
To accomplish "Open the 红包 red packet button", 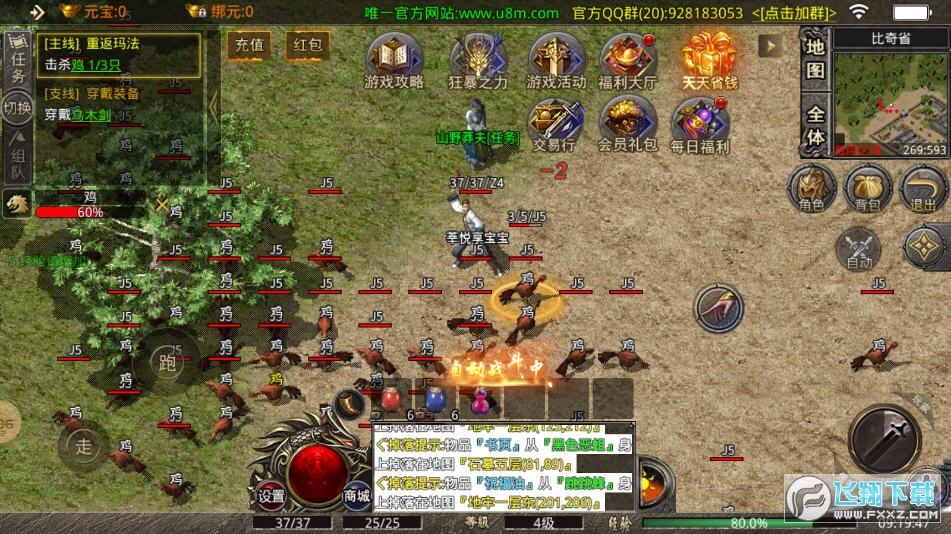I will [307, 45].
